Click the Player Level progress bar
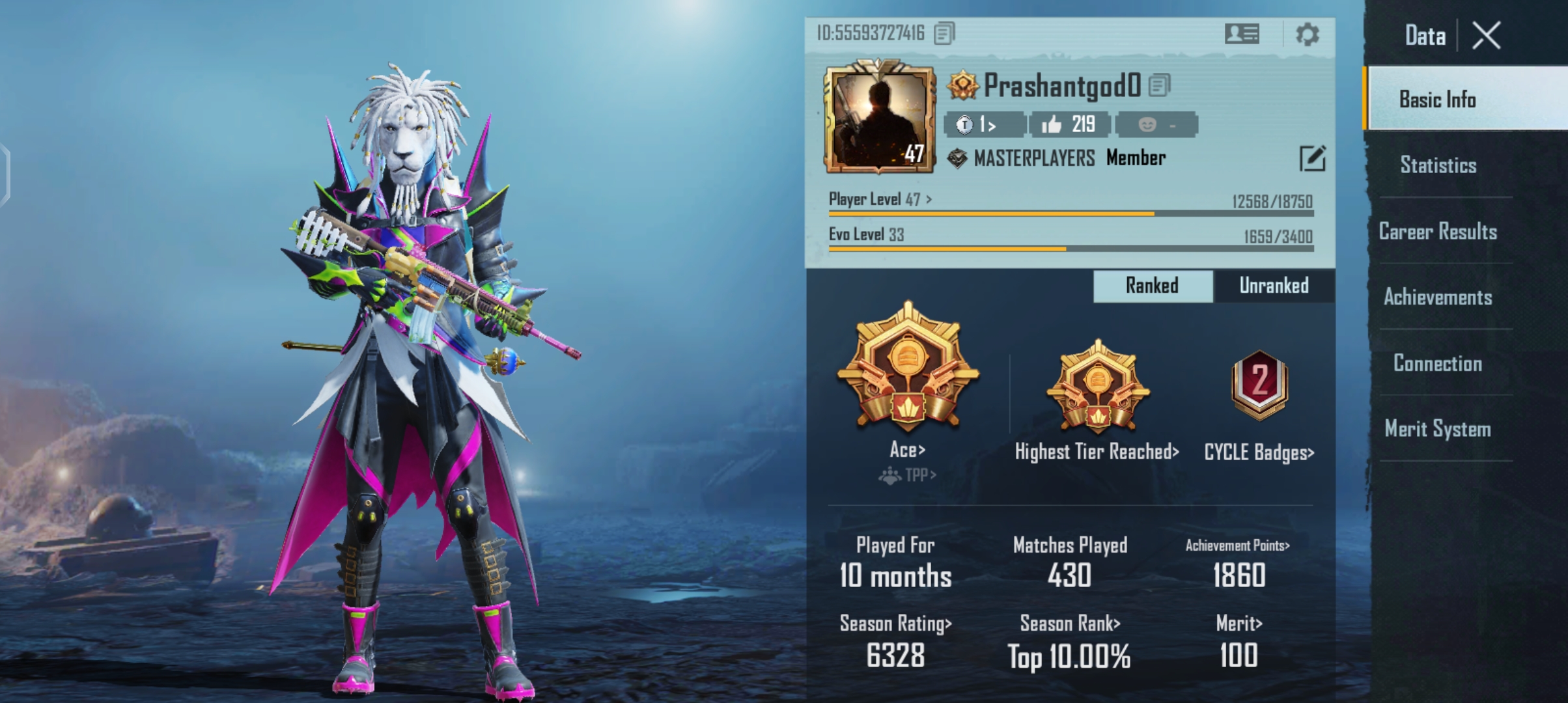This screenshot has height=703, width=1568. [x=1074, y=212]
